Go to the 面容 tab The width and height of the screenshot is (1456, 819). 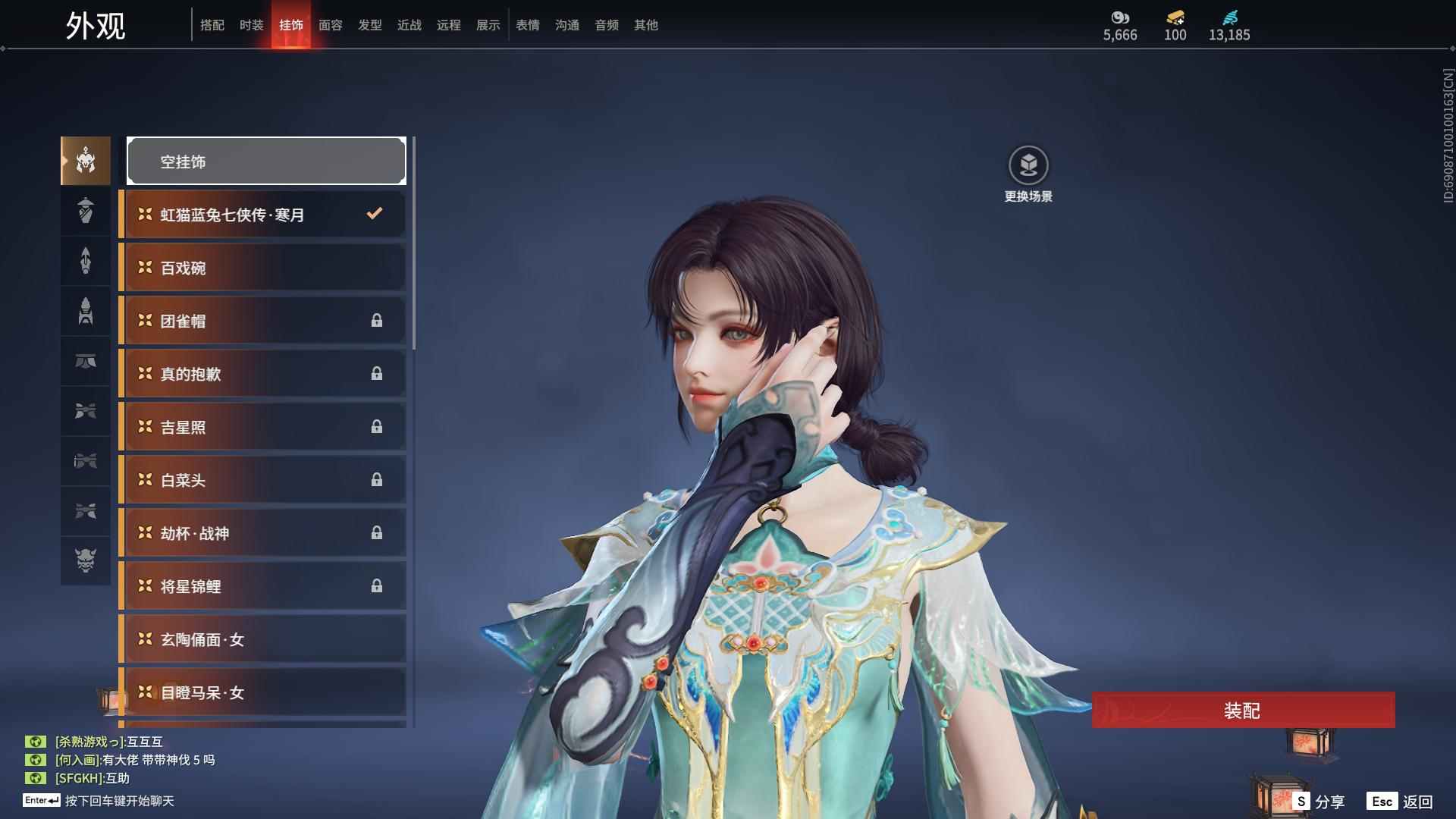[x=331, y=25]
